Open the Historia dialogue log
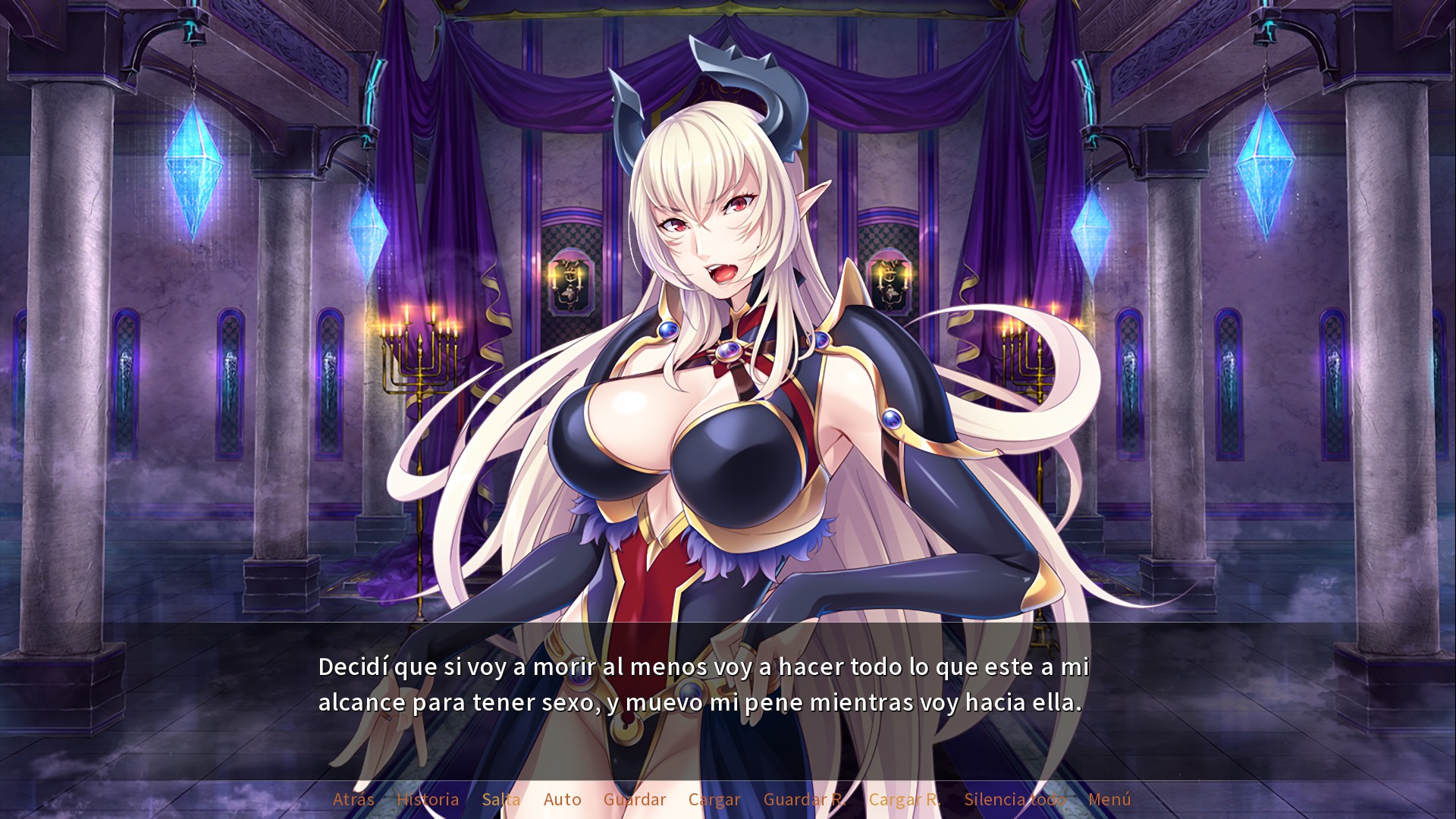The height and width of the screenshot is (819, 1456). [x=427, y=799]
